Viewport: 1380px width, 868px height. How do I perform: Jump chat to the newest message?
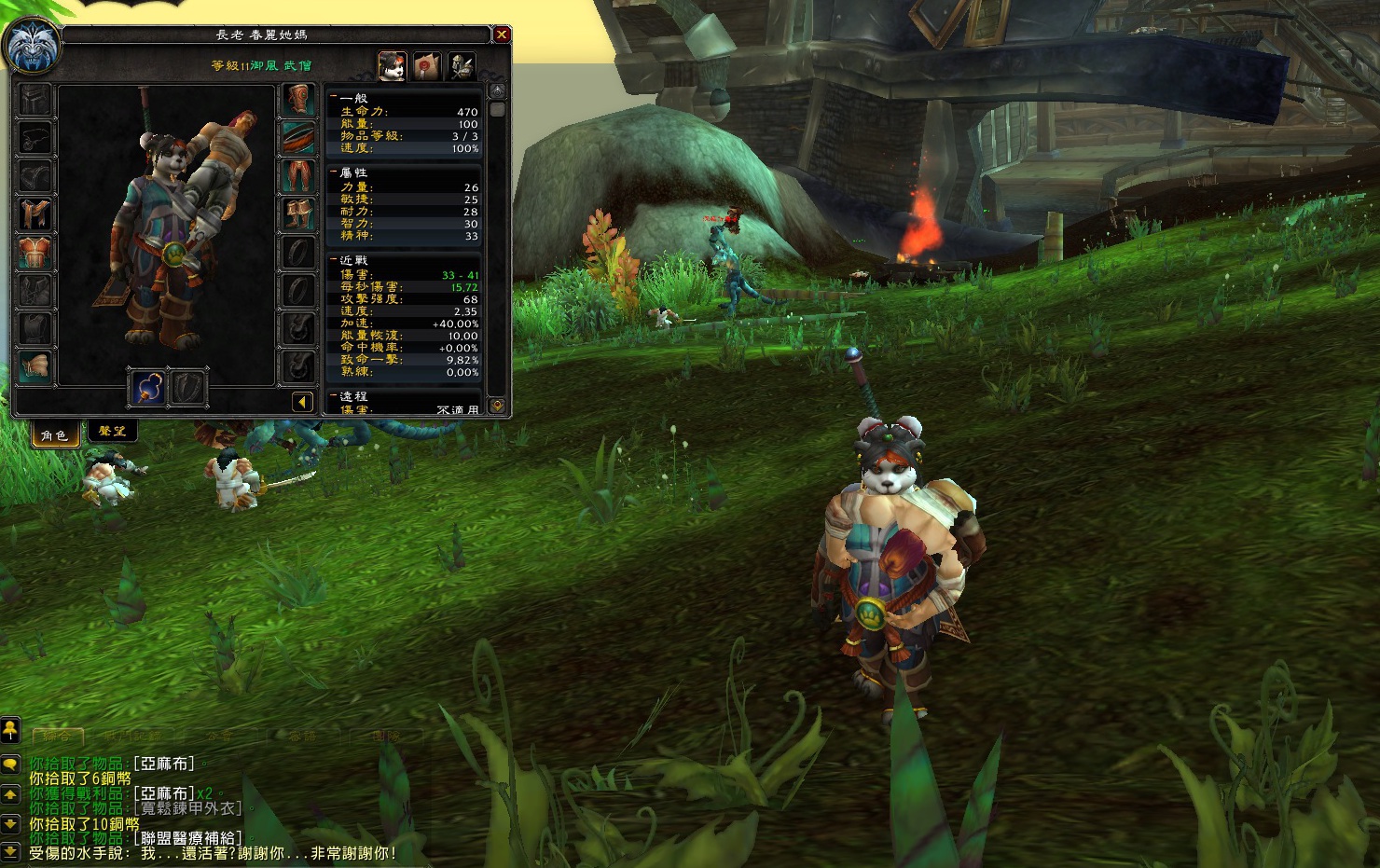click(x=10, y=851)
